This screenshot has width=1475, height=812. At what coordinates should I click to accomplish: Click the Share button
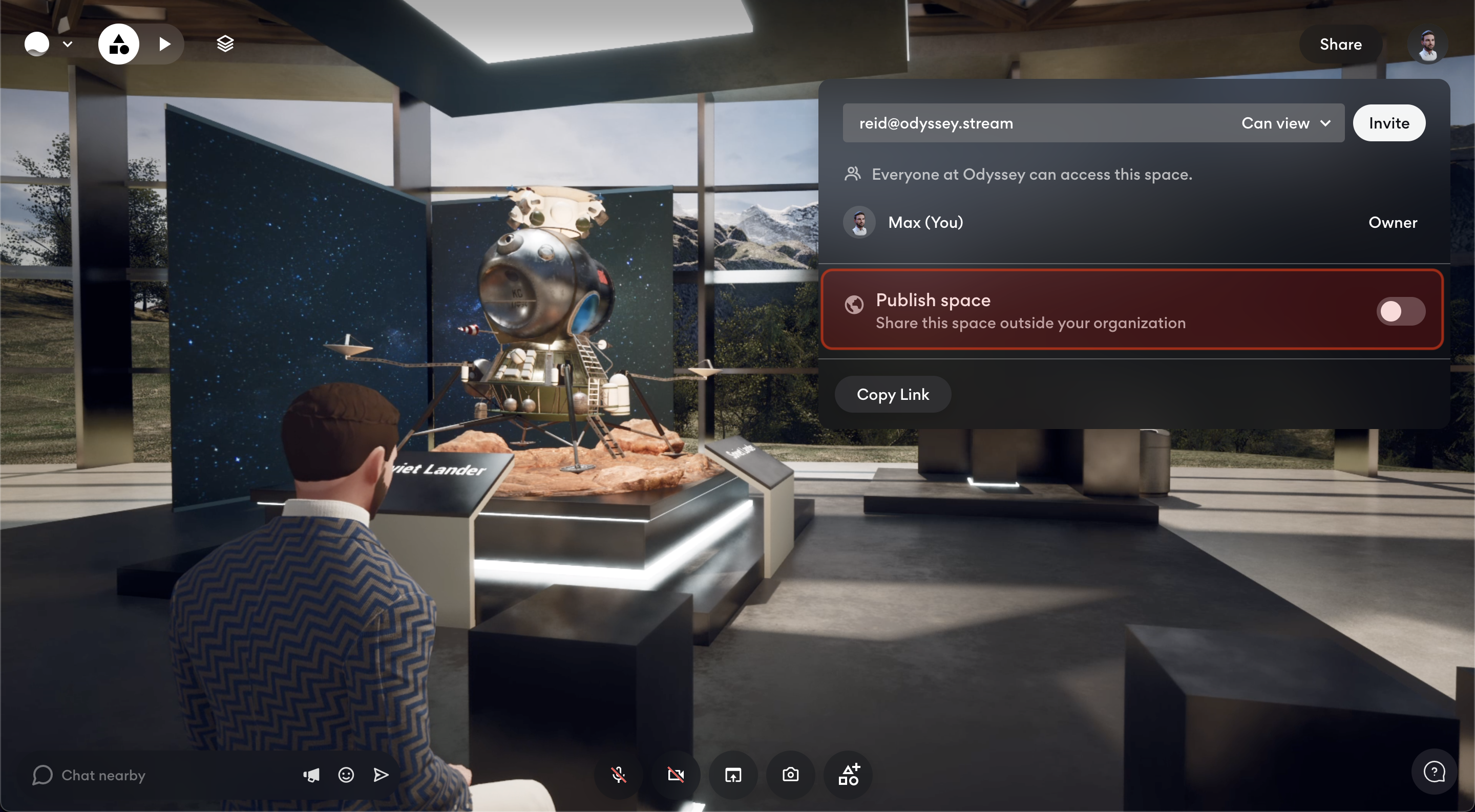pyautogui.click(x=1340, y=44)
